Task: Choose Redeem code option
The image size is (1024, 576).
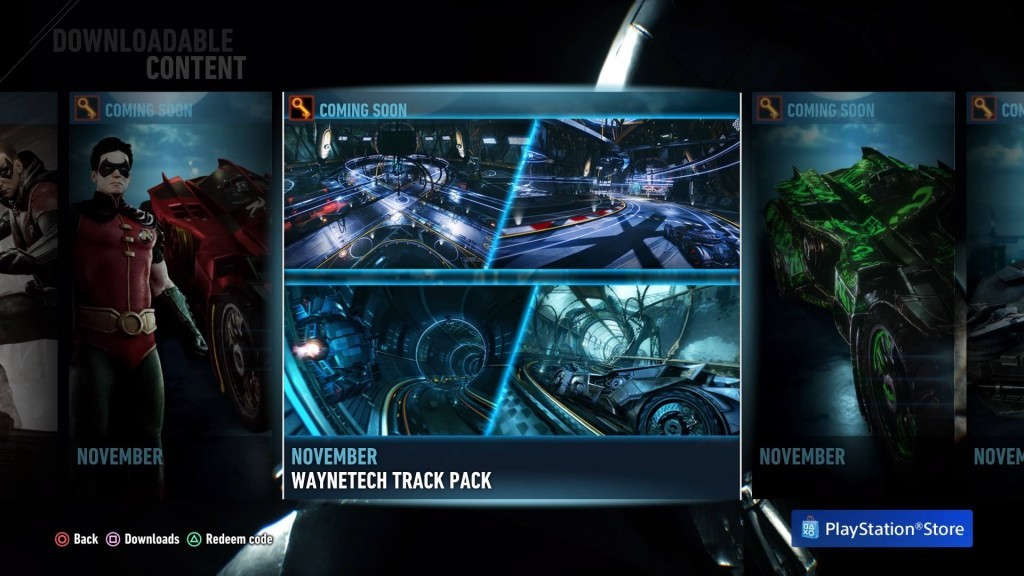Action: coord(230,539)
